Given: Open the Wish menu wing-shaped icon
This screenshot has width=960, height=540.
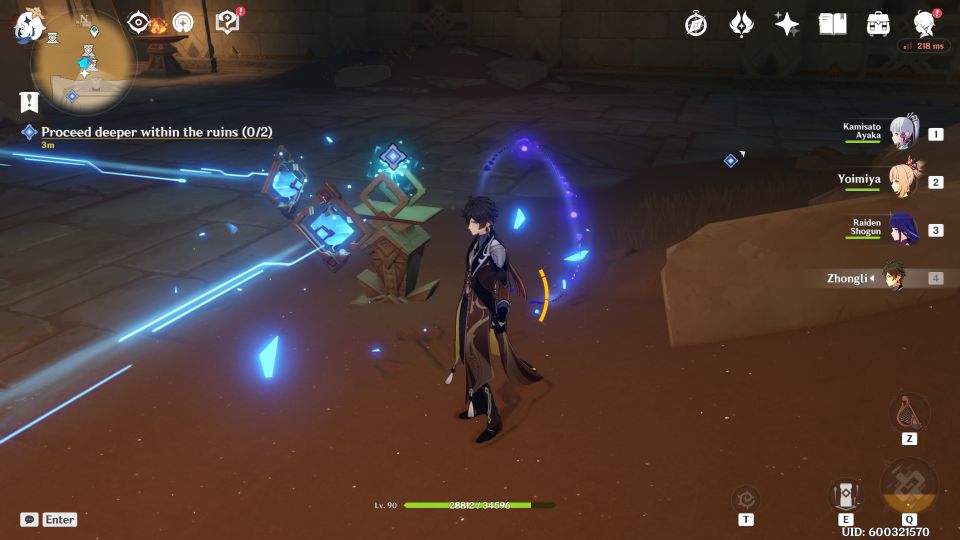Looking at the screenshot, I should pyautogui.click(x=741, y=24).
